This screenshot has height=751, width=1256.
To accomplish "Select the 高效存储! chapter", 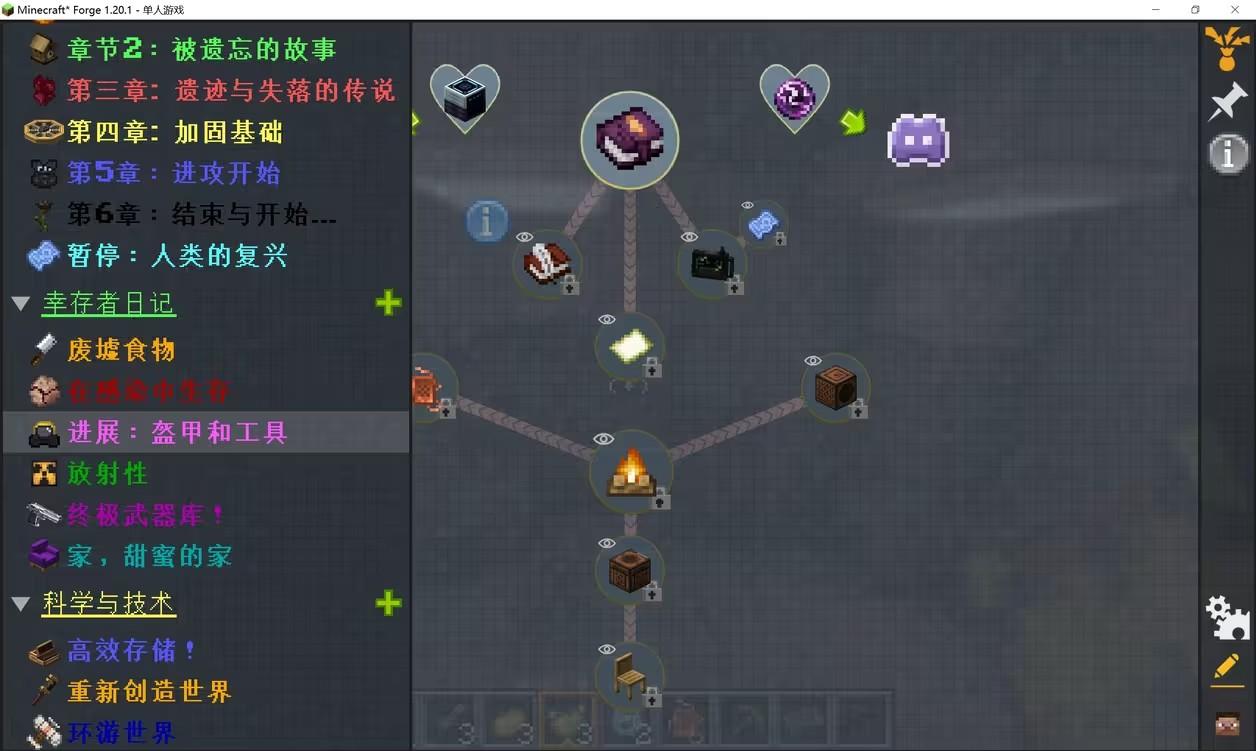I will [x=131, y=651].
